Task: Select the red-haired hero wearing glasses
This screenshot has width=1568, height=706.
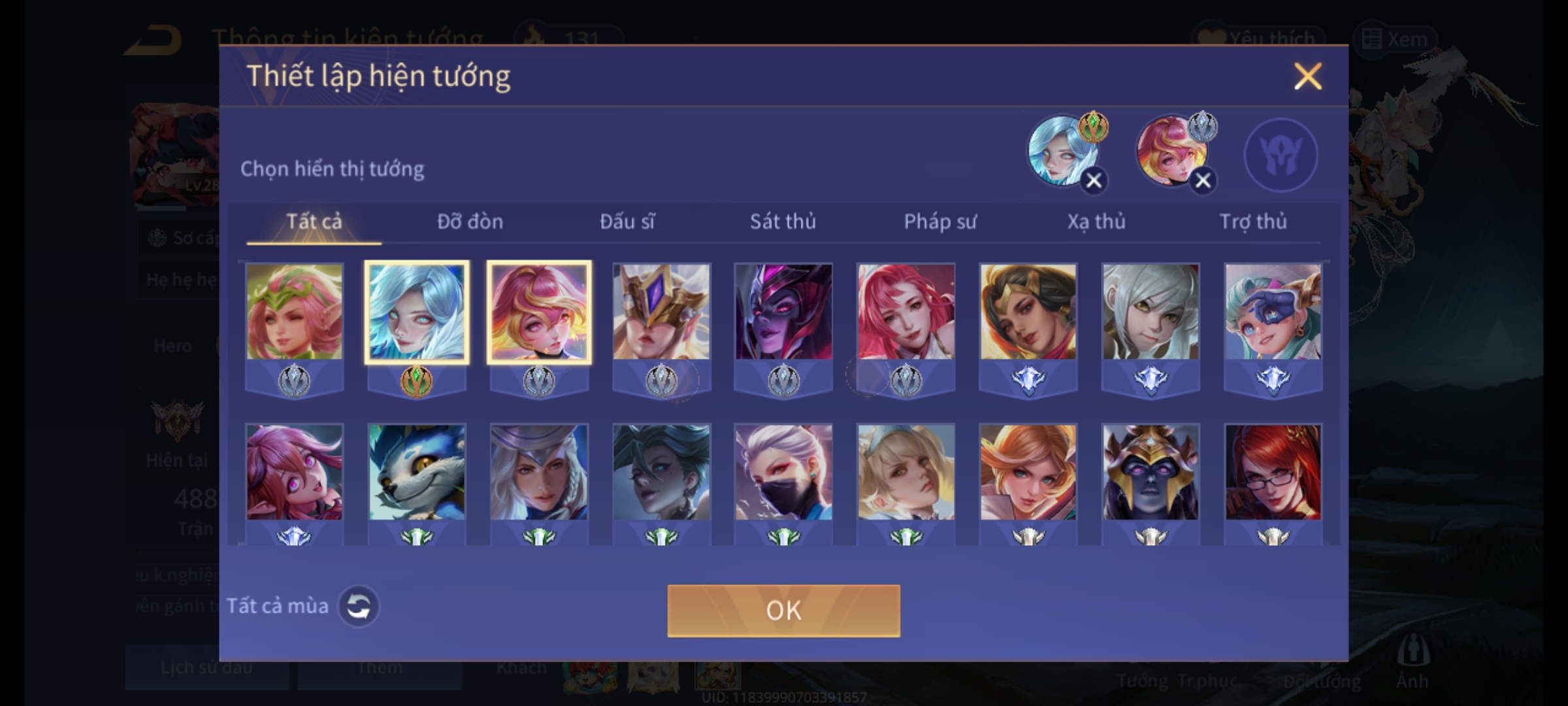Action: pos(1273,473)
